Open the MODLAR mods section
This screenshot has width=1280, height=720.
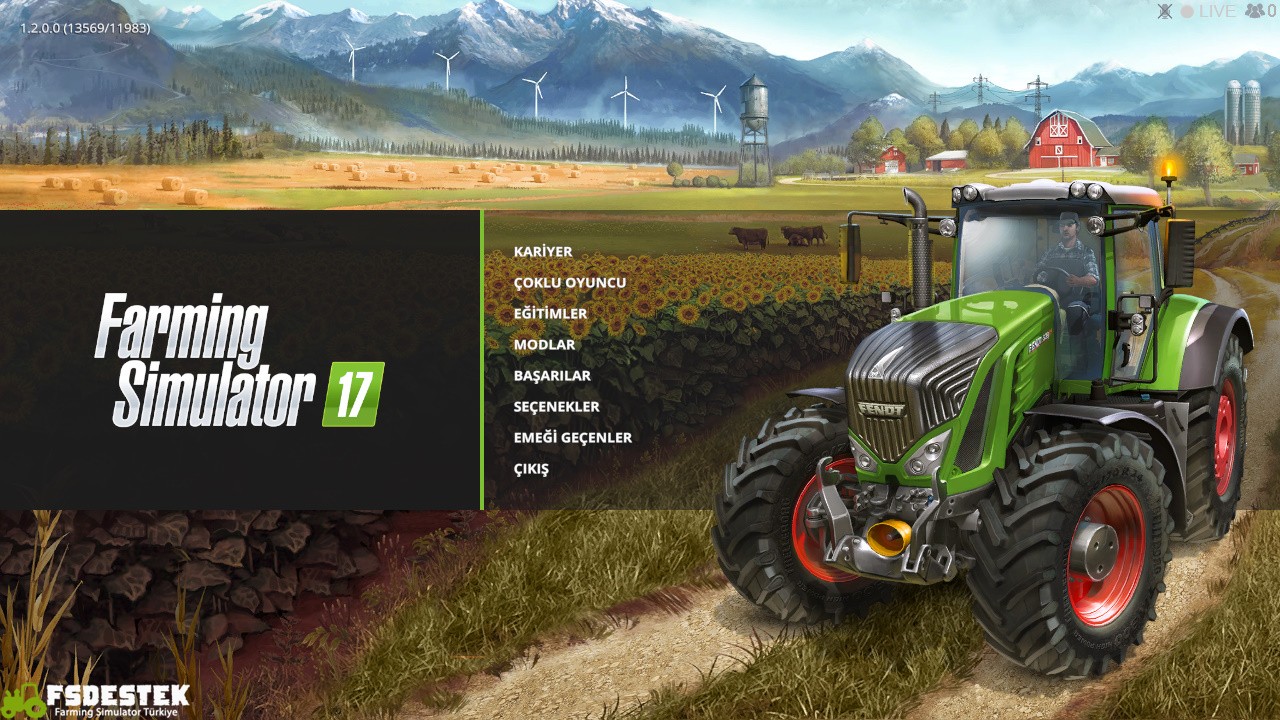click(544, 344)
